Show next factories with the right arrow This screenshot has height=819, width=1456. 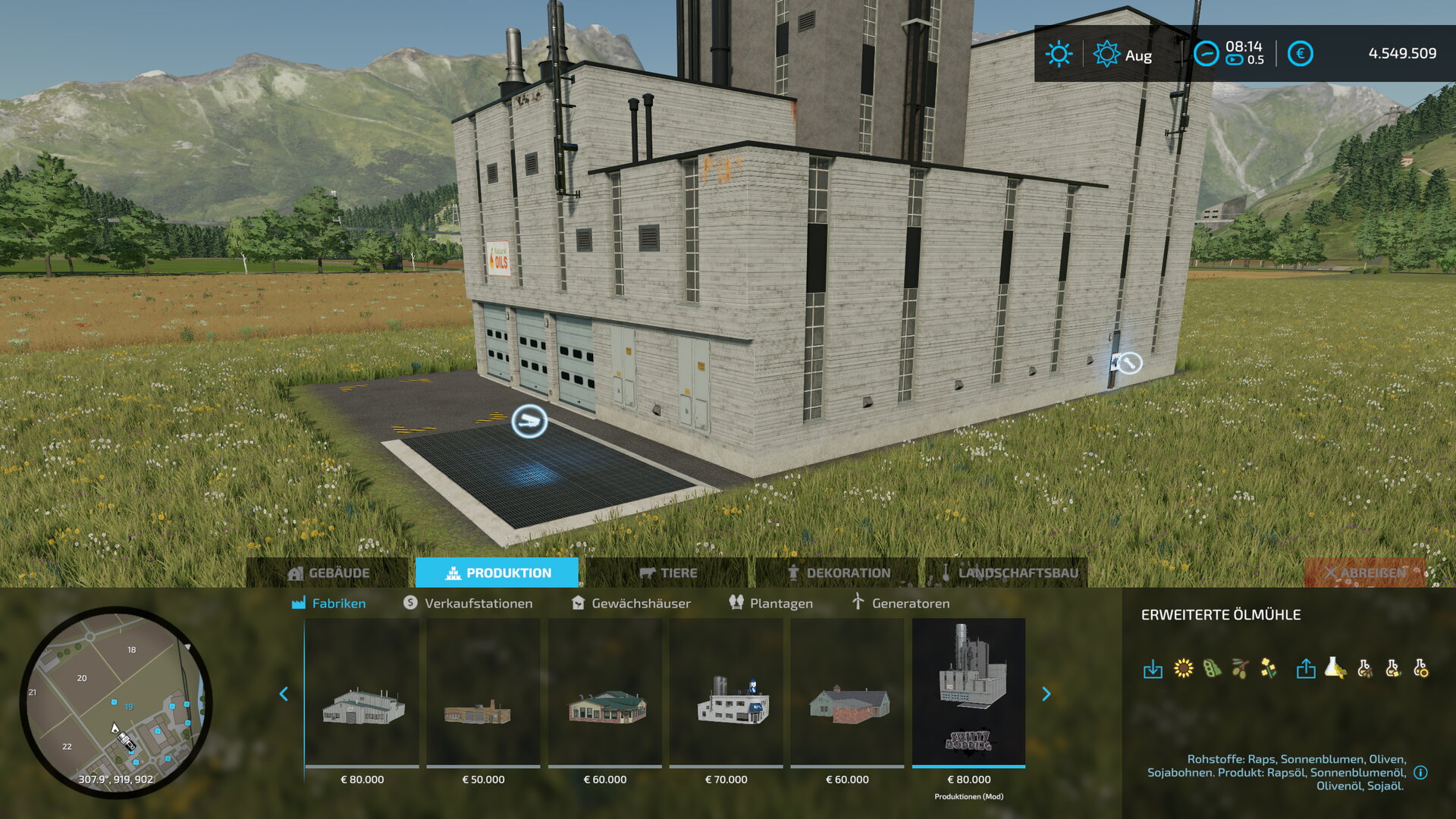click(1046, 694)
